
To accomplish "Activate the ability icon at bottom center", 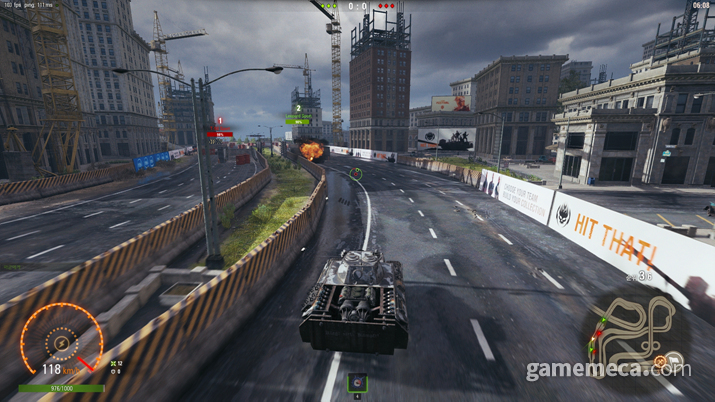I will (x=357, y=382).
